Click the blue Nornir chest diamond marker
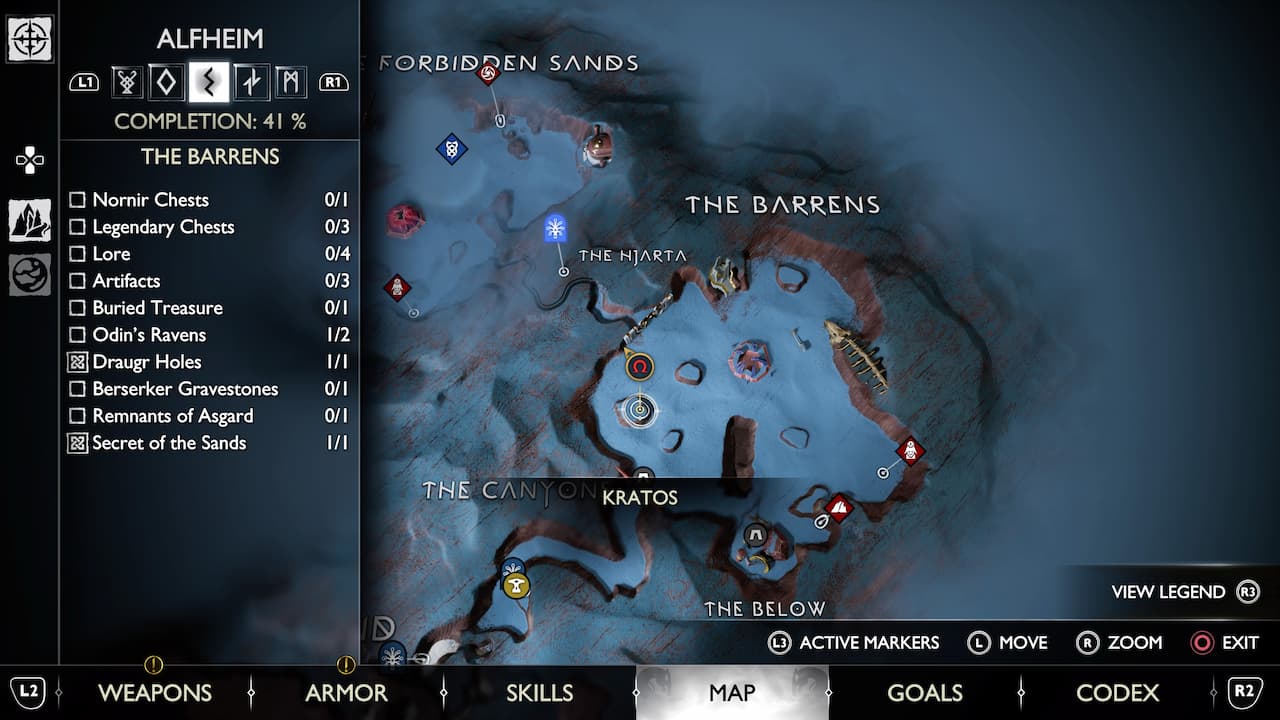 (x=452, y=149)
